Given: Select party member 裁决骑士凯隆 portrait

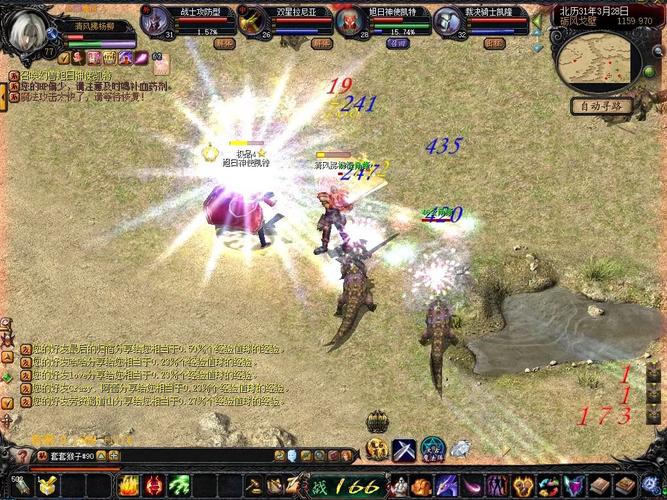Looking at the screenshot, I should pyautogui.click(x=450, y=22).
